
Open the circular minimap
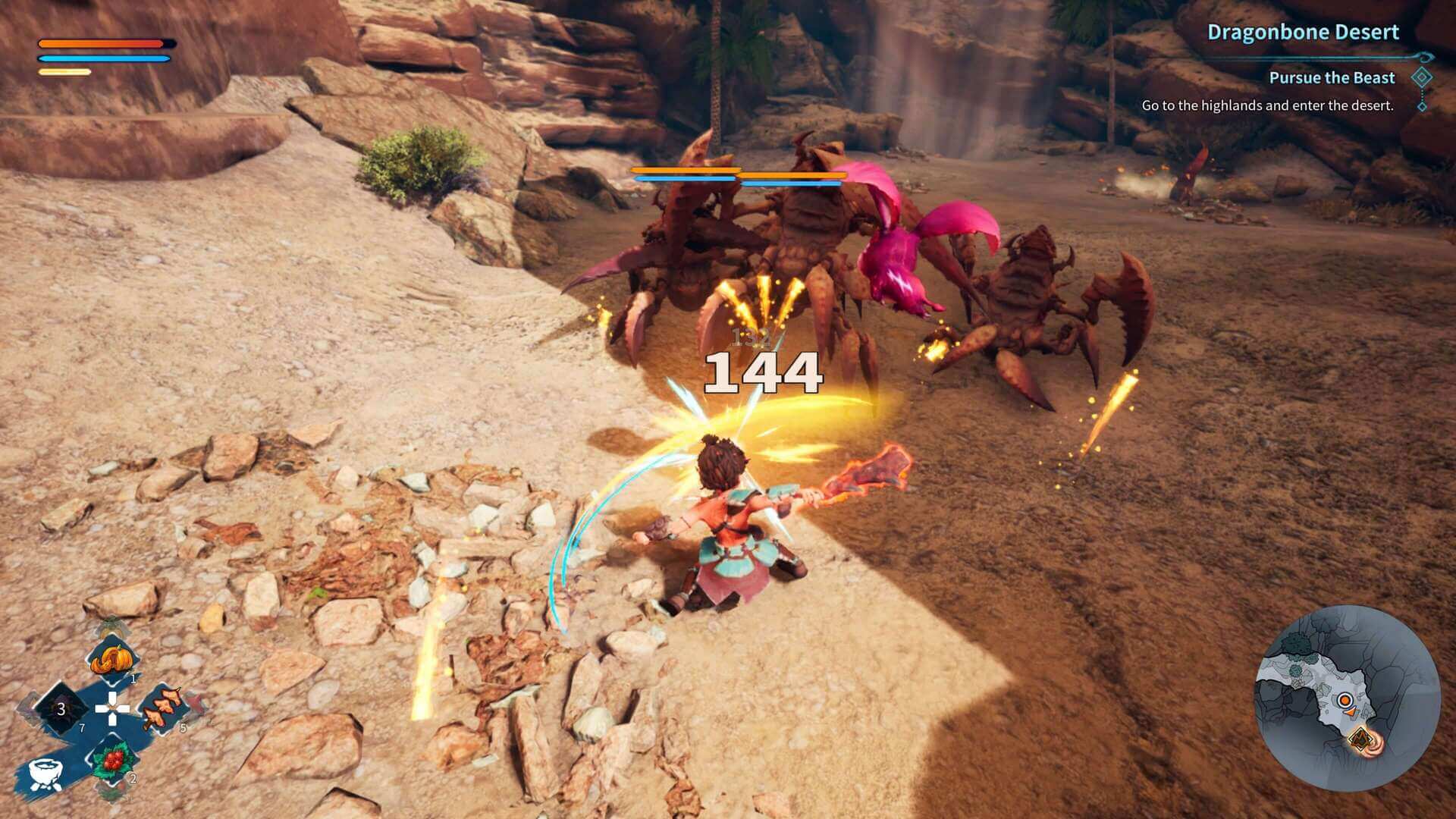click(x=1348, y=698)
